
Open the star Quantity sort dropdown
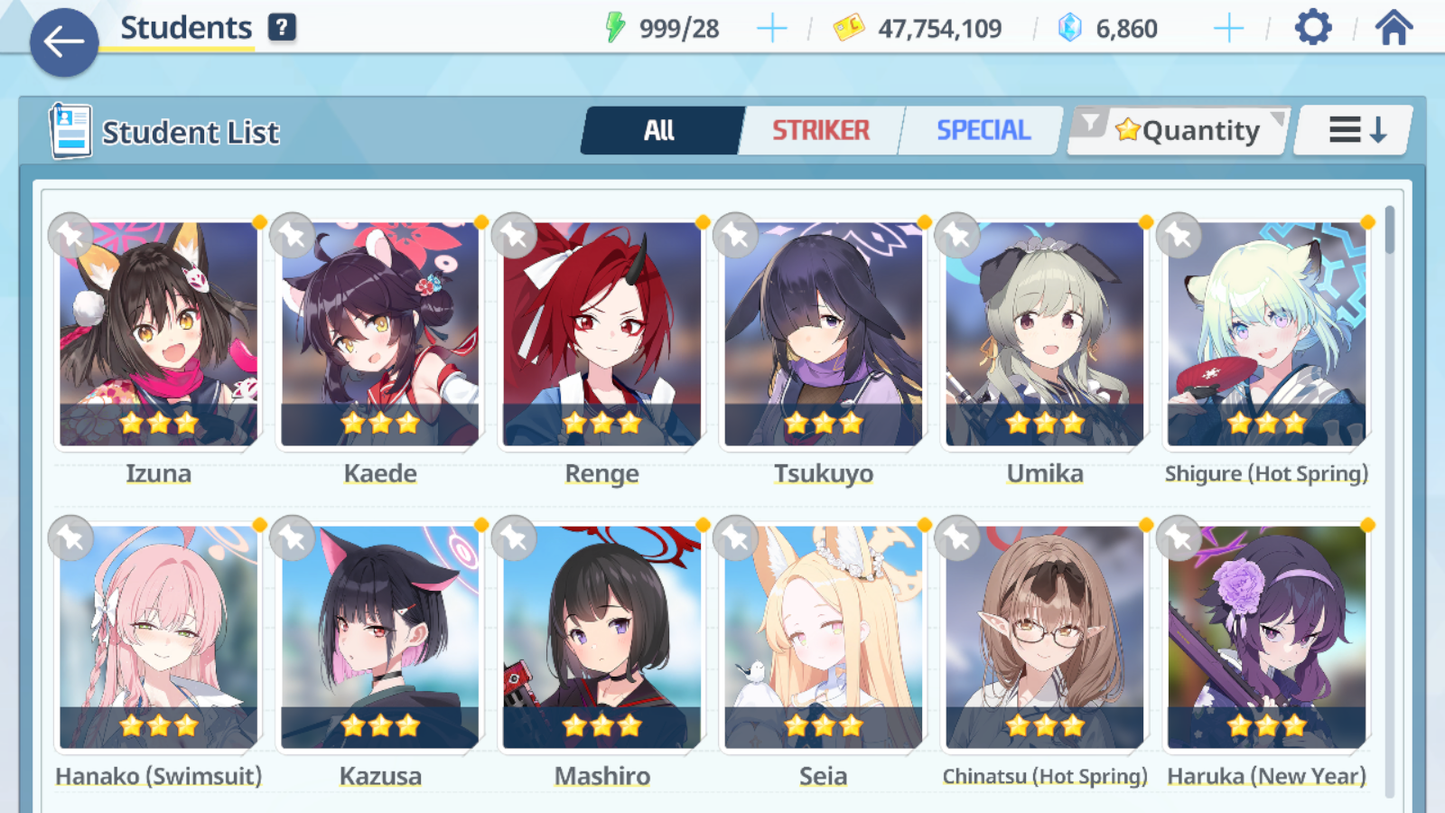point(1180,130)
